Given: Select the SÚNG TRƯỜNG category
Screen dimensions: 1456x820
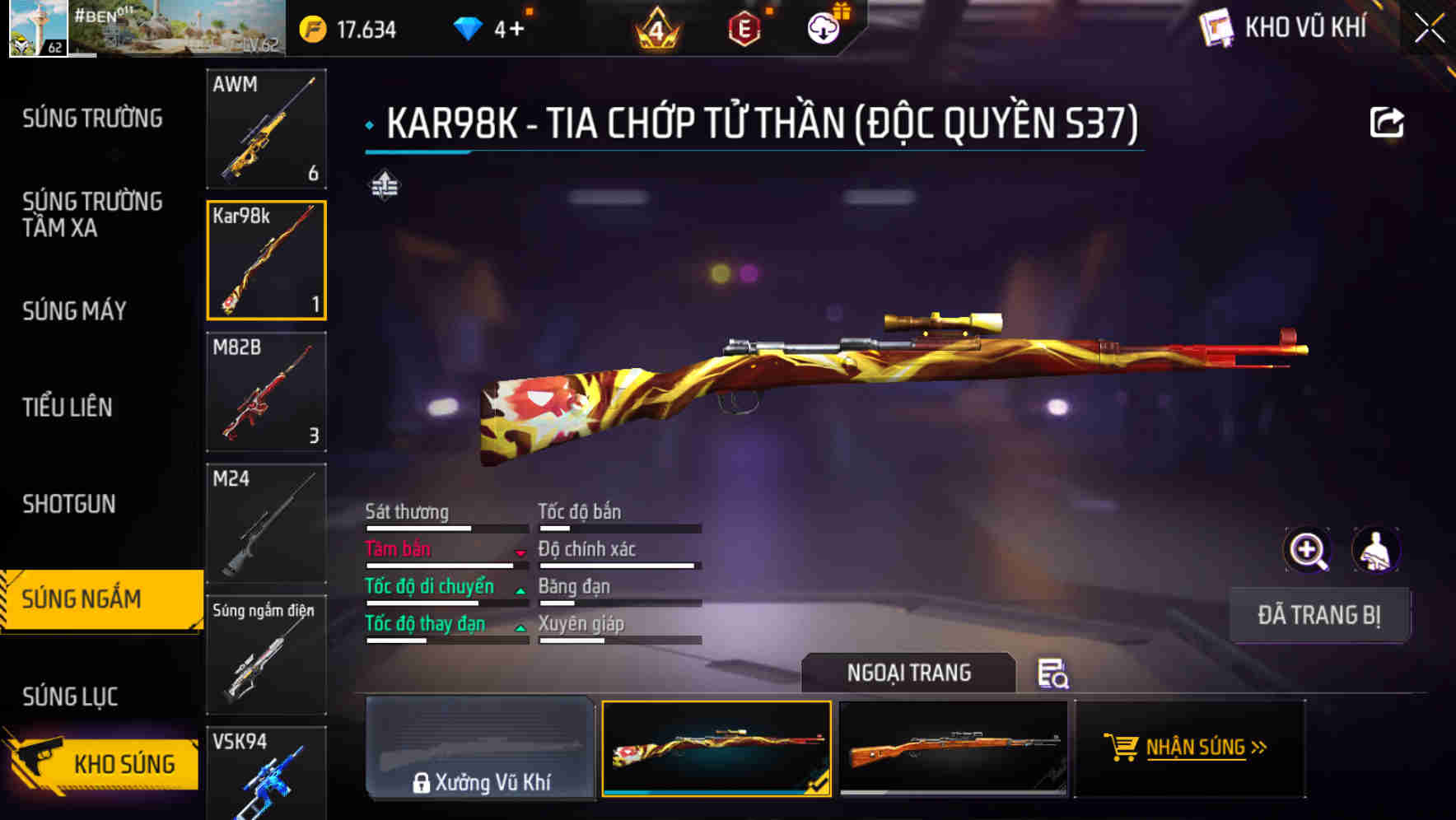Looking at the screenshot, I should tap(91, 119).
